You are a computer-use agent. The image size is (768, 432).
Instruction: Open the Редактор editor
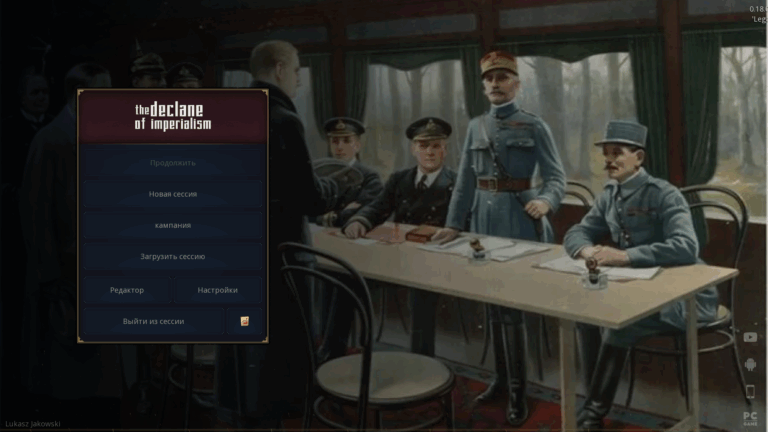[127, 290]
